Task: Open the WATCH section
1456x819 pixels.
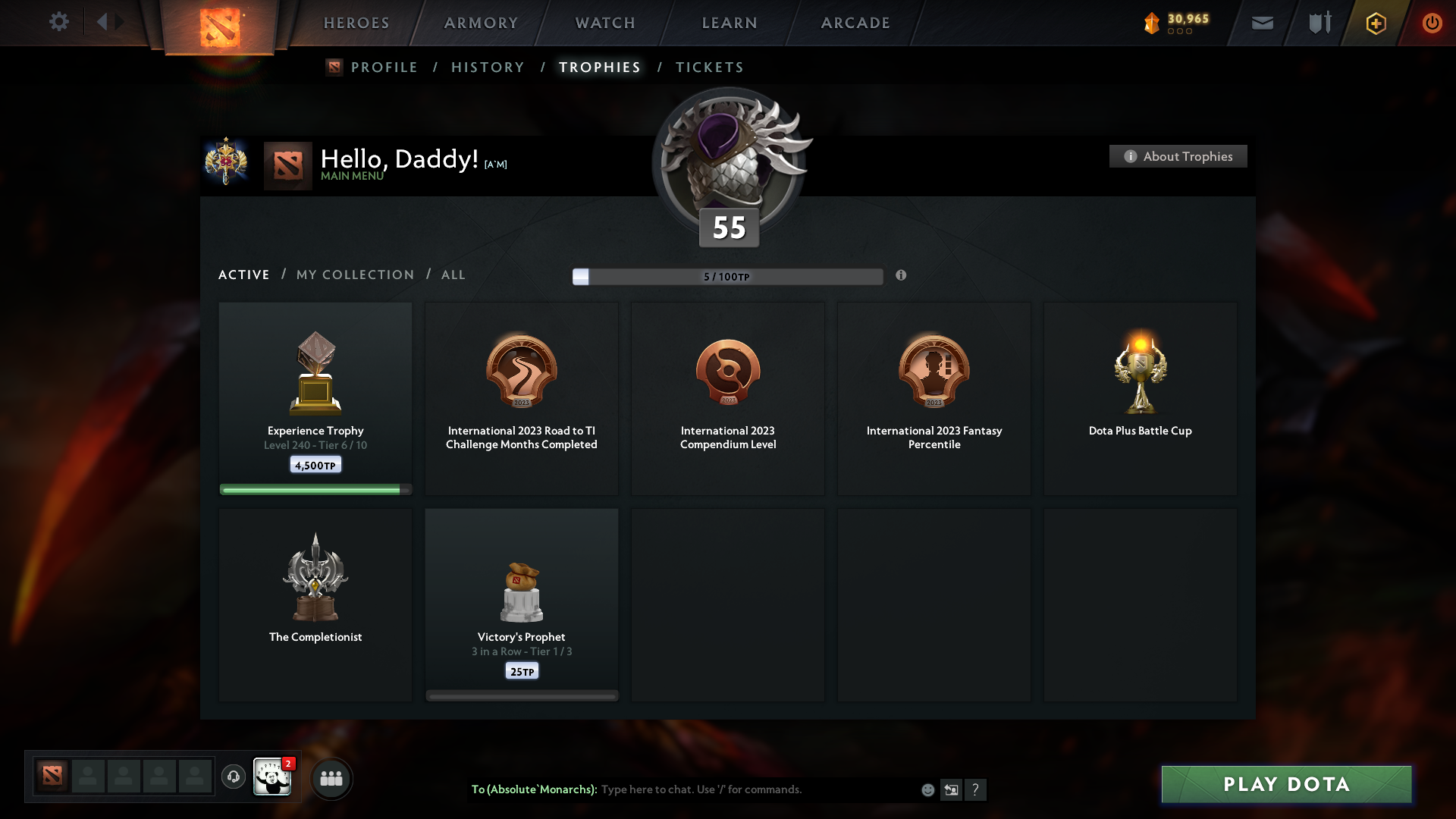Action: click(x=604, y=23)
